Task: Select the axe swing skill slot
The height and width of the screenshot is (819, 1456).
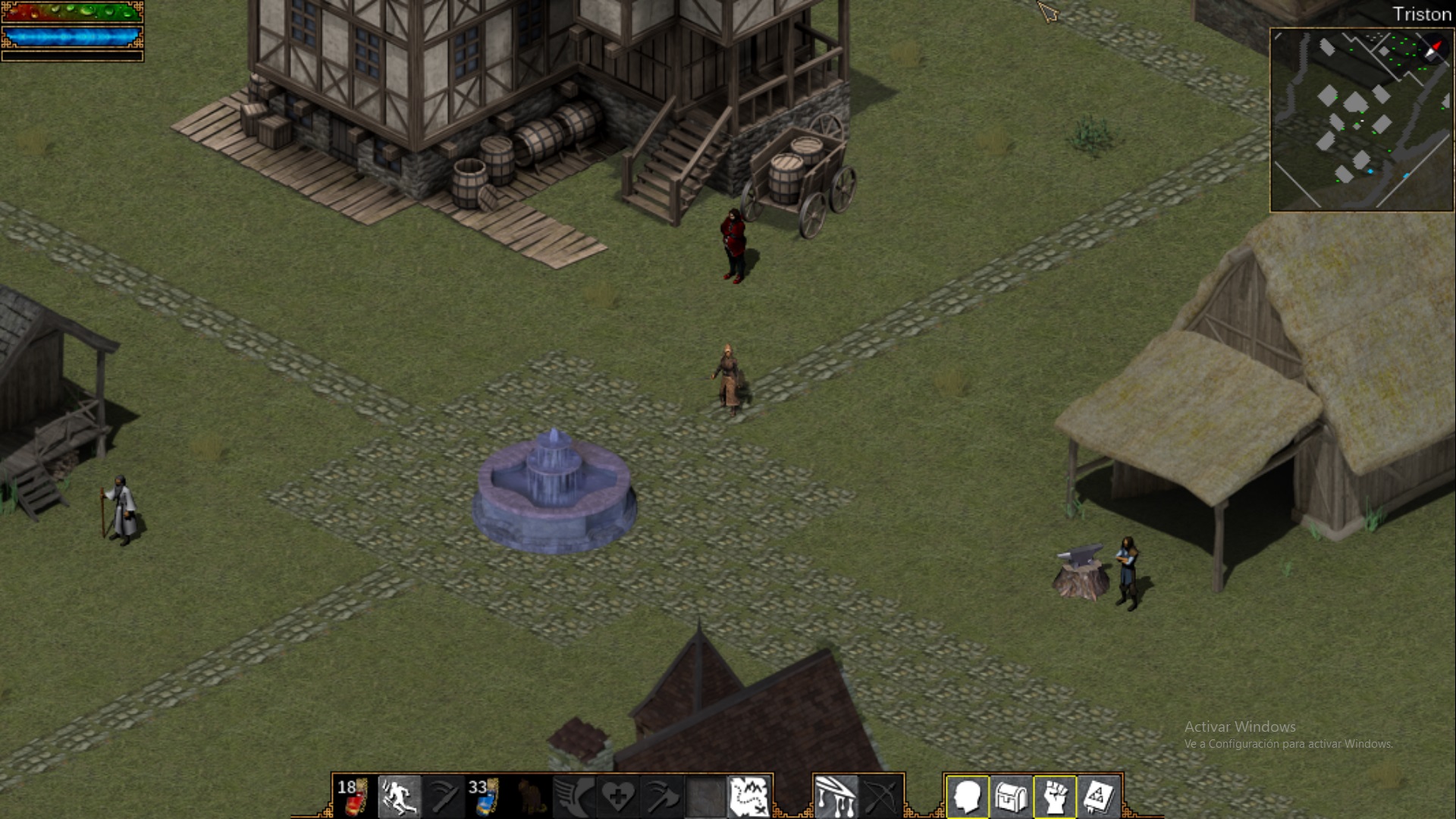Action: point(662,796)
